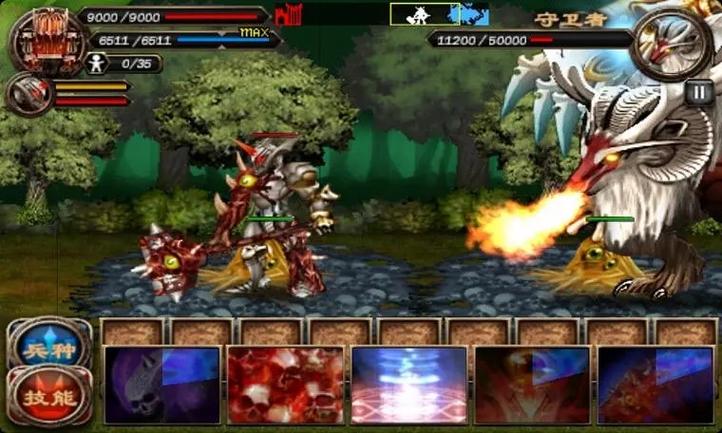Image resolution: width=722 pixels, height=433 pixels.
Task: Tap the secondary unit portrait icon
Action: (x=28, y=94)
